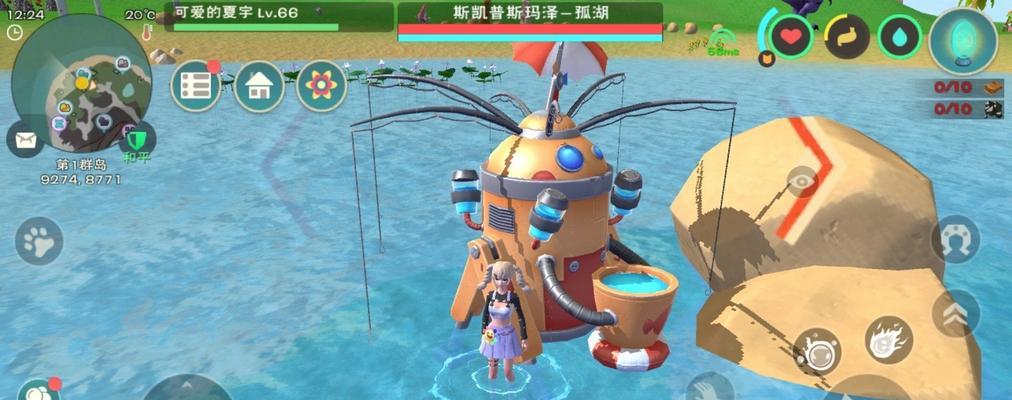Open the glowing egg portrait button

[x=962, y=41]
